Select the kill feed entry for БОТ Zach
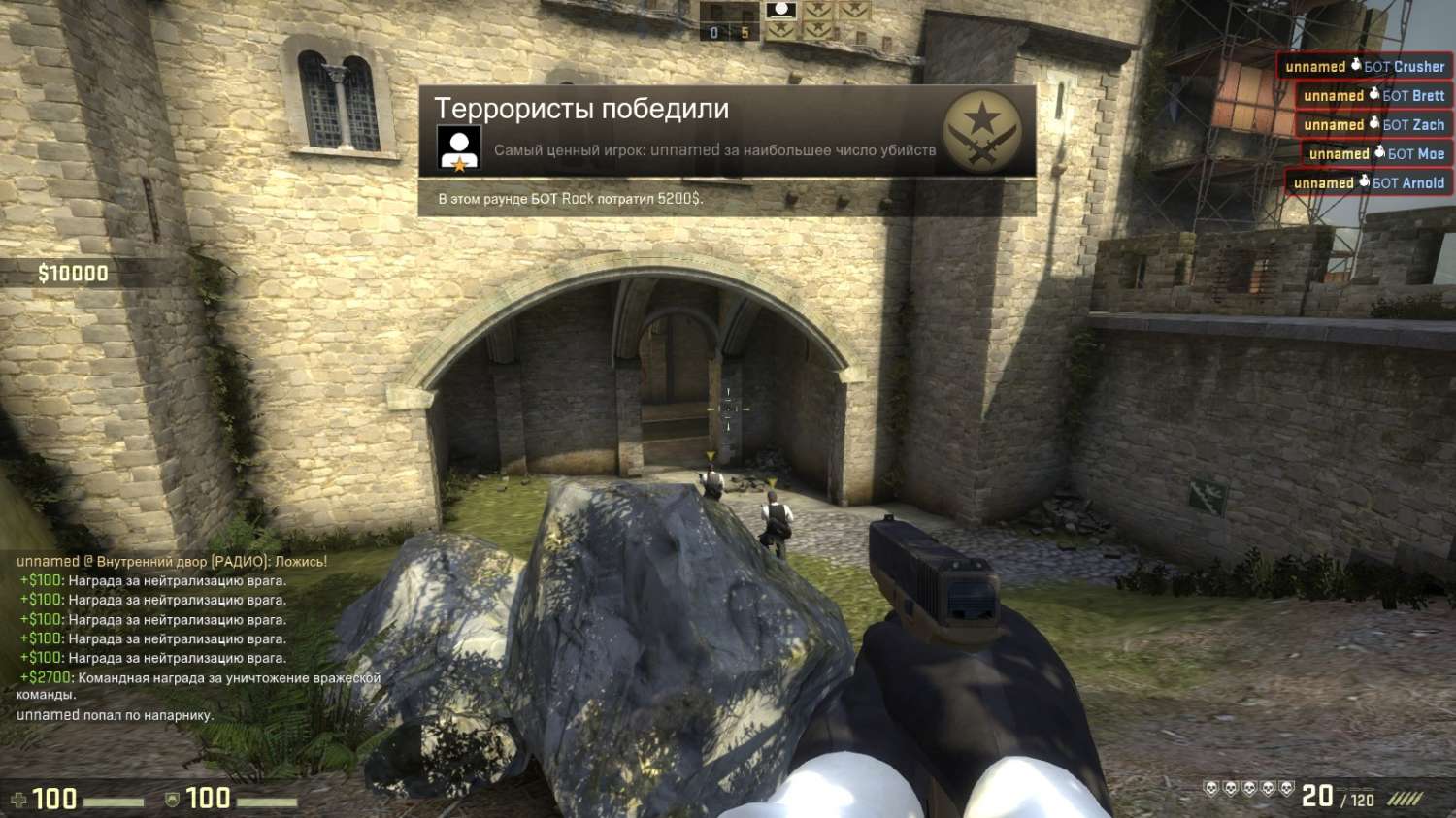The image size is (1456, 818). (1373, 125)
